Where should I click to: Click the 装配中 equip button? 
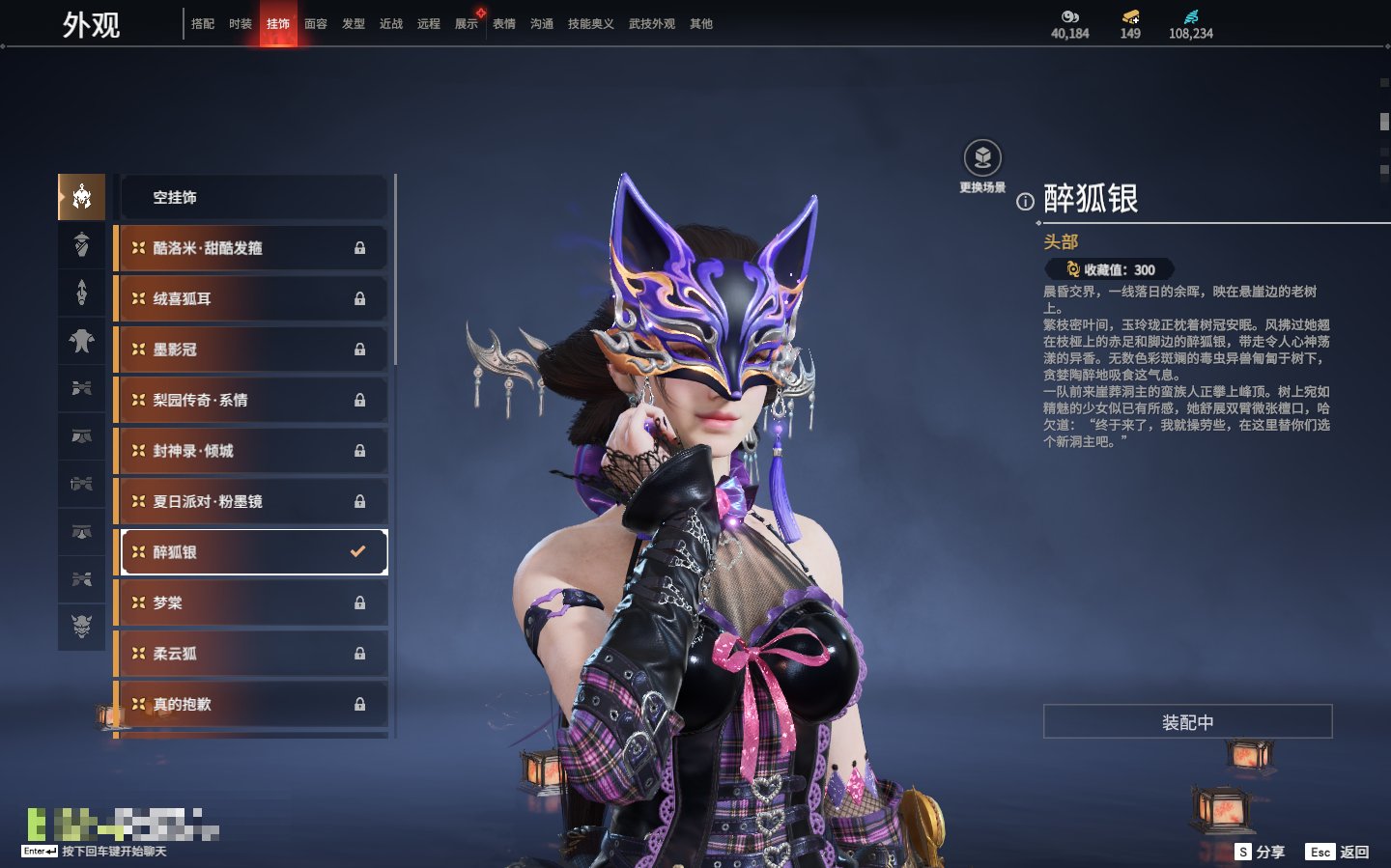pos(1187,722)
